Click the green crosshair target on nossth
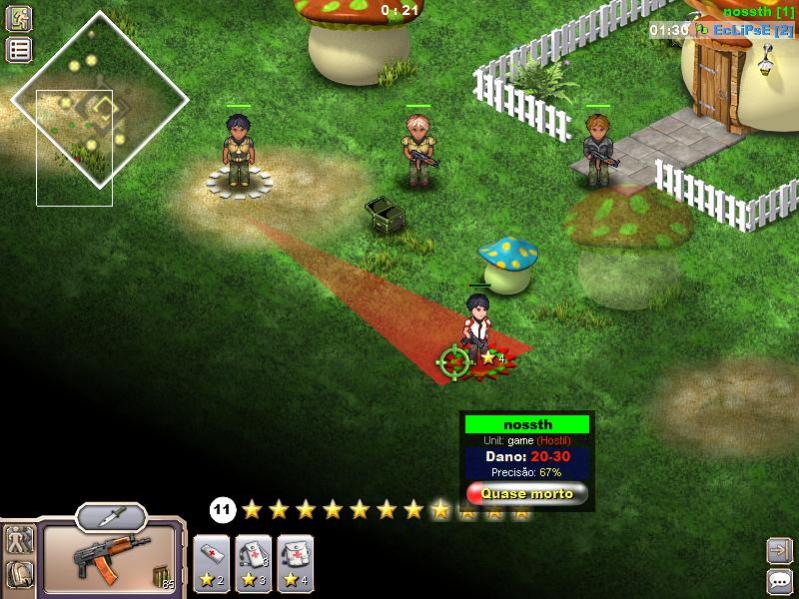 click(454, 361)
